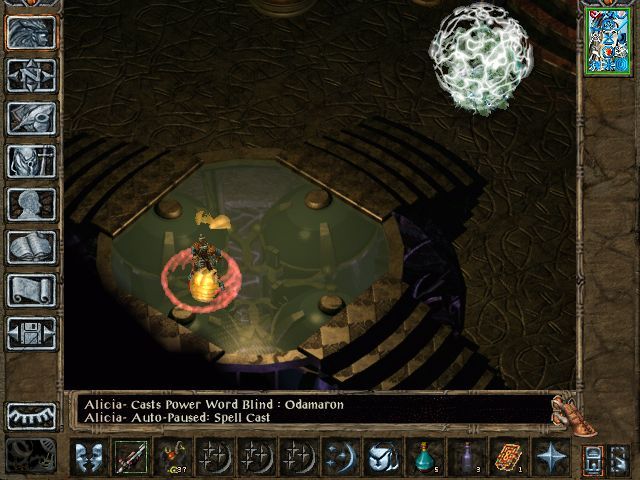Use the orange scroll quick item
Screen dimensions: 640x480
[508, 458]
